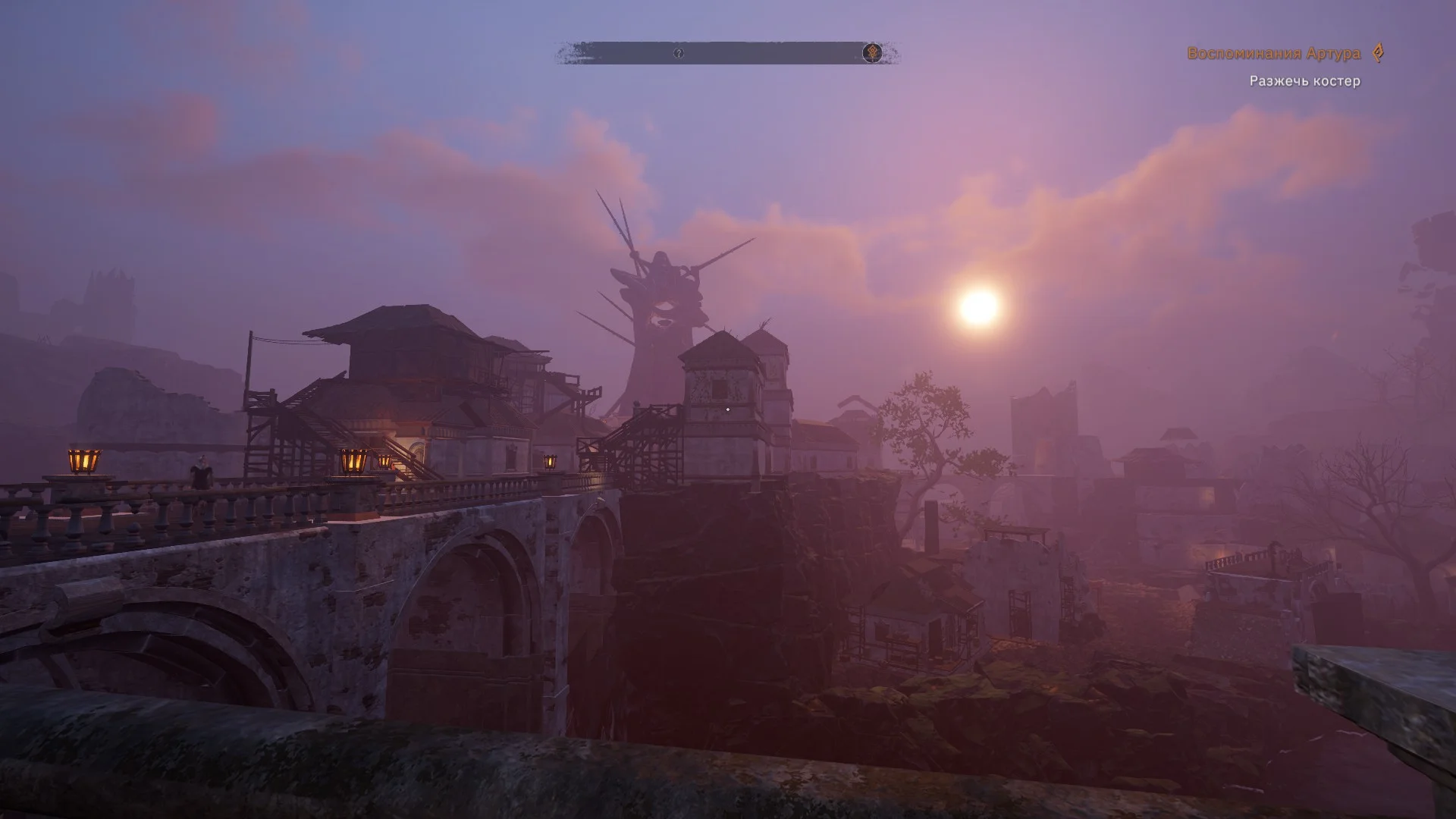Click the diamond quest icon beside the quest title
This screenshot has height=819, width=1456.
[x=1379, y=53]
